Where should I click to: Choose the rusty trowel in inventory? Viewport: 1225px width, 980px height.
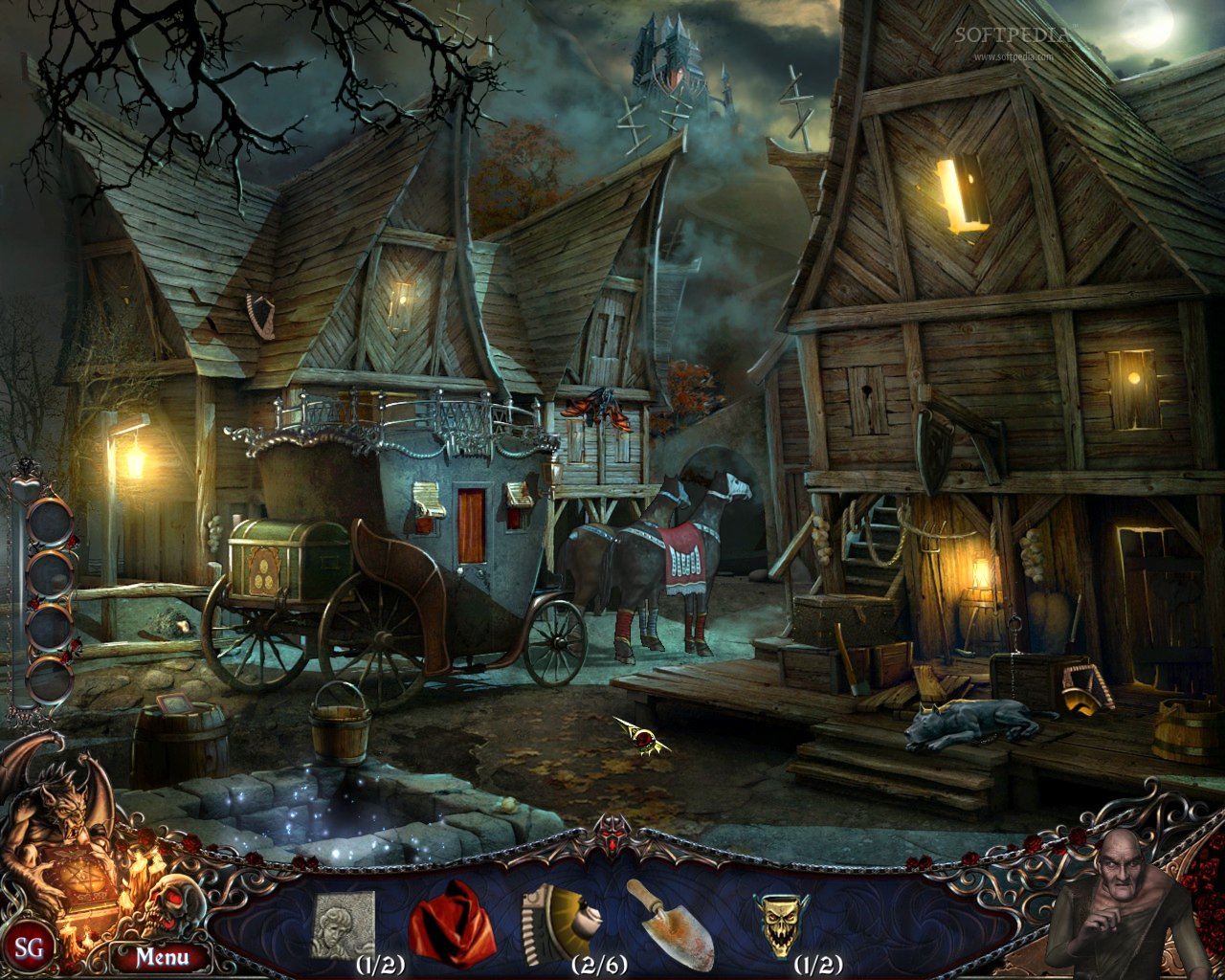(x=670, y=924)
